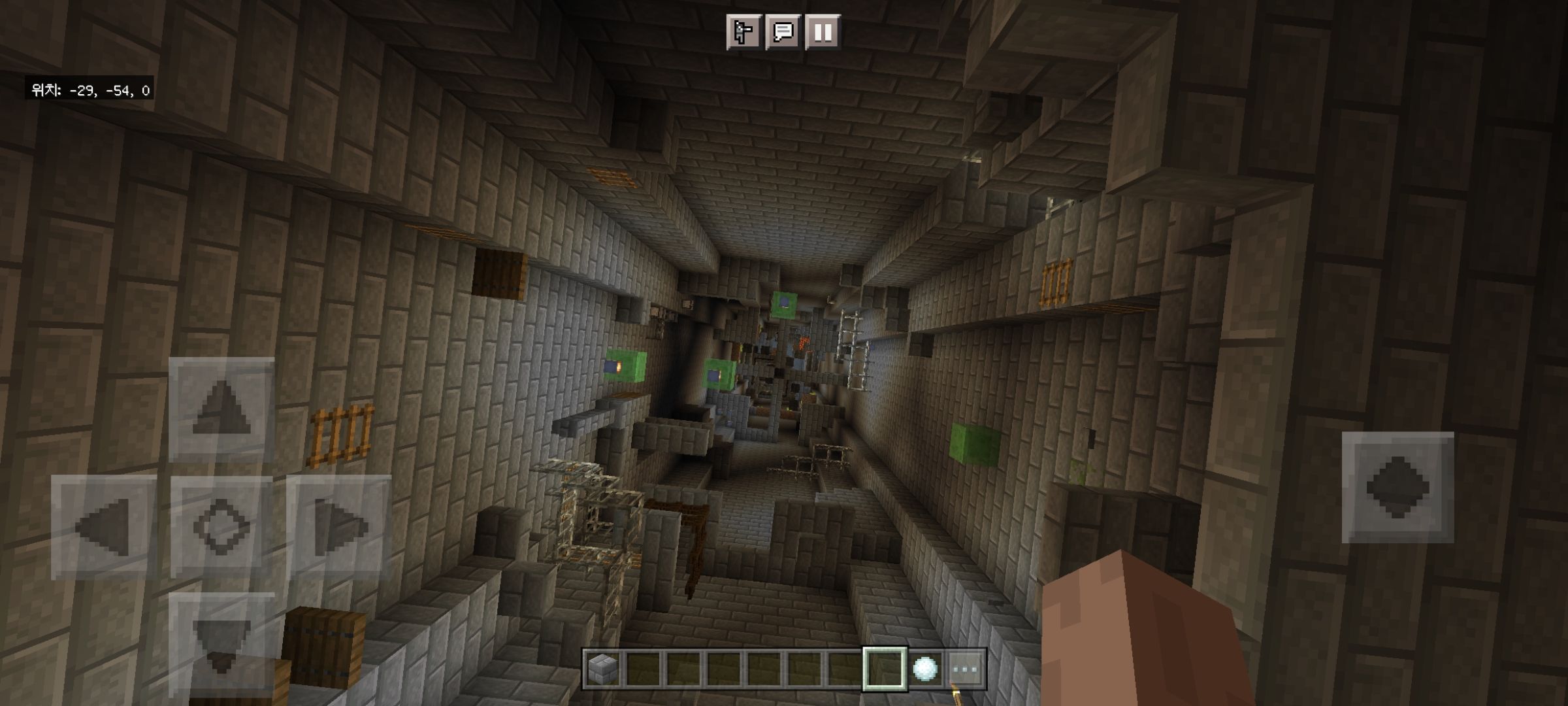The width and height of the screenshot is (1568, 706).
Task: Open inventory with the three-dots button
Action: (965, 669)
